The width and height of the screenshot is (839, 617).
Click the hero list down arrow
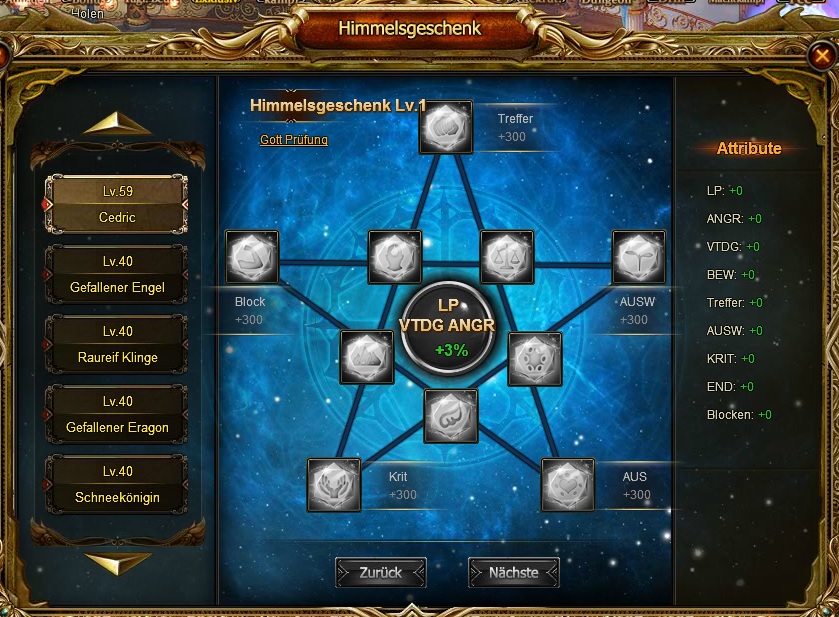tap(117, 563)
